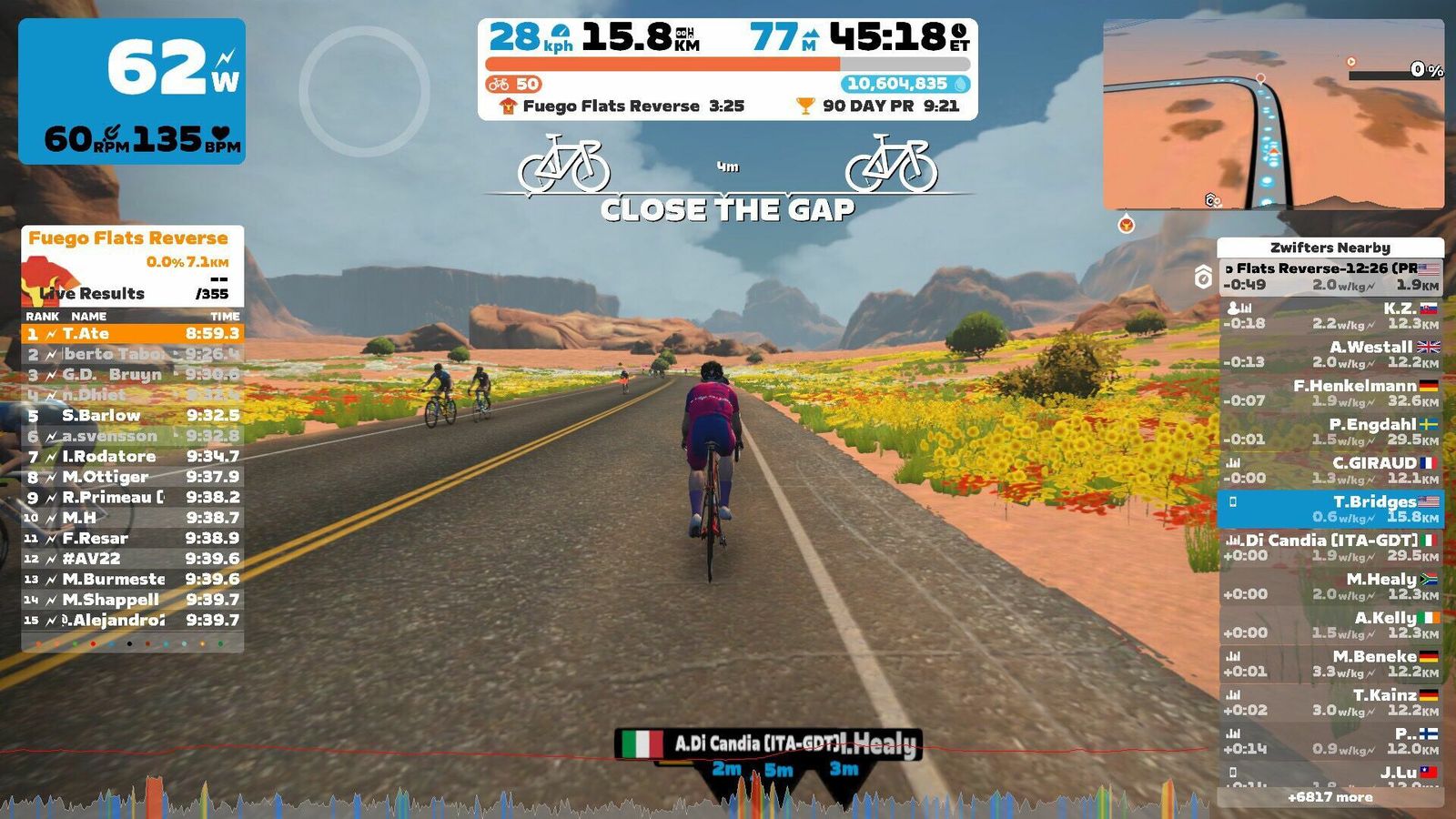
Task: Click the 62 W power display panel
Action: tap(133, 91)
